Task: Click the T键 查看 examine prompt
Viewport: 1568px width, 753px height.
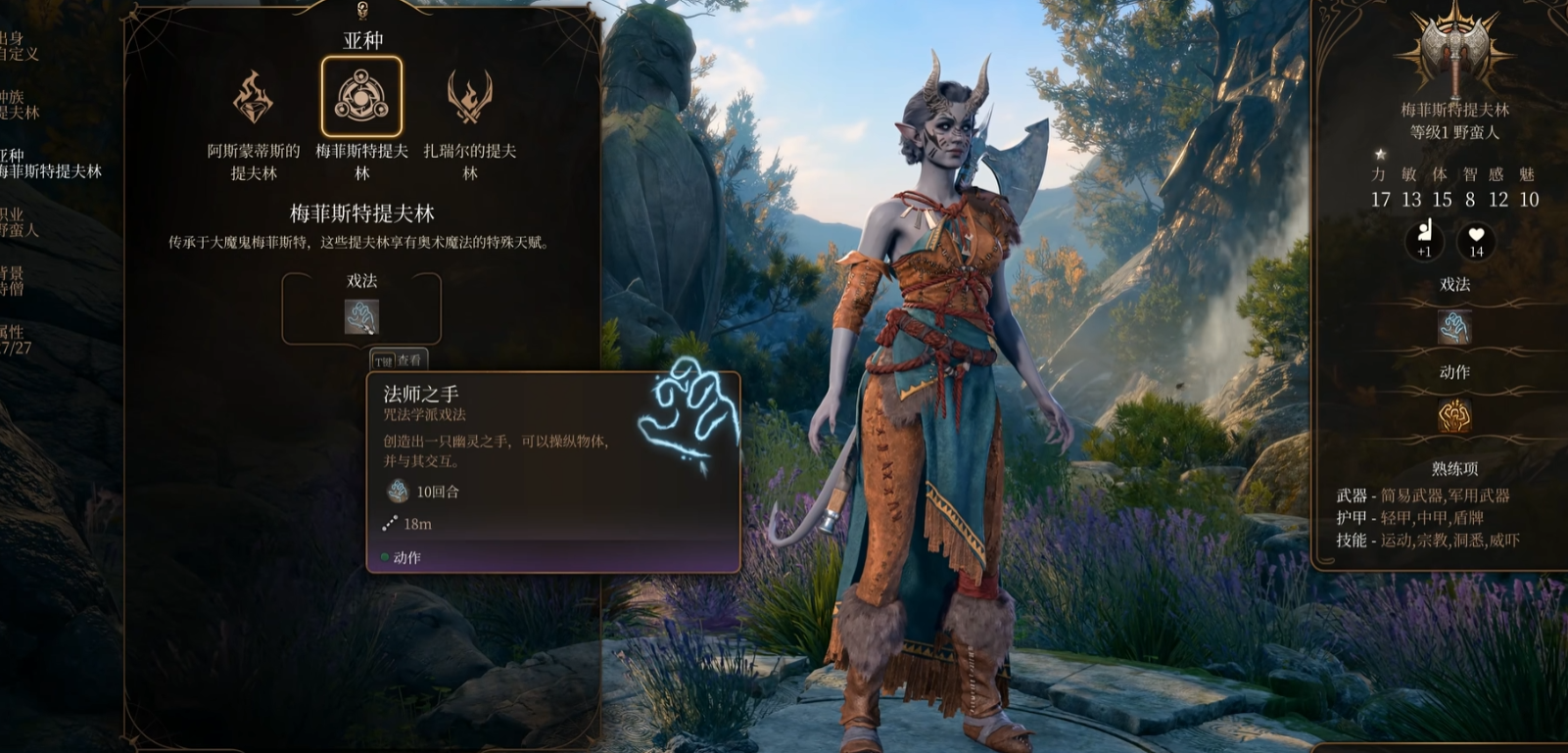Action: point(398,361)
